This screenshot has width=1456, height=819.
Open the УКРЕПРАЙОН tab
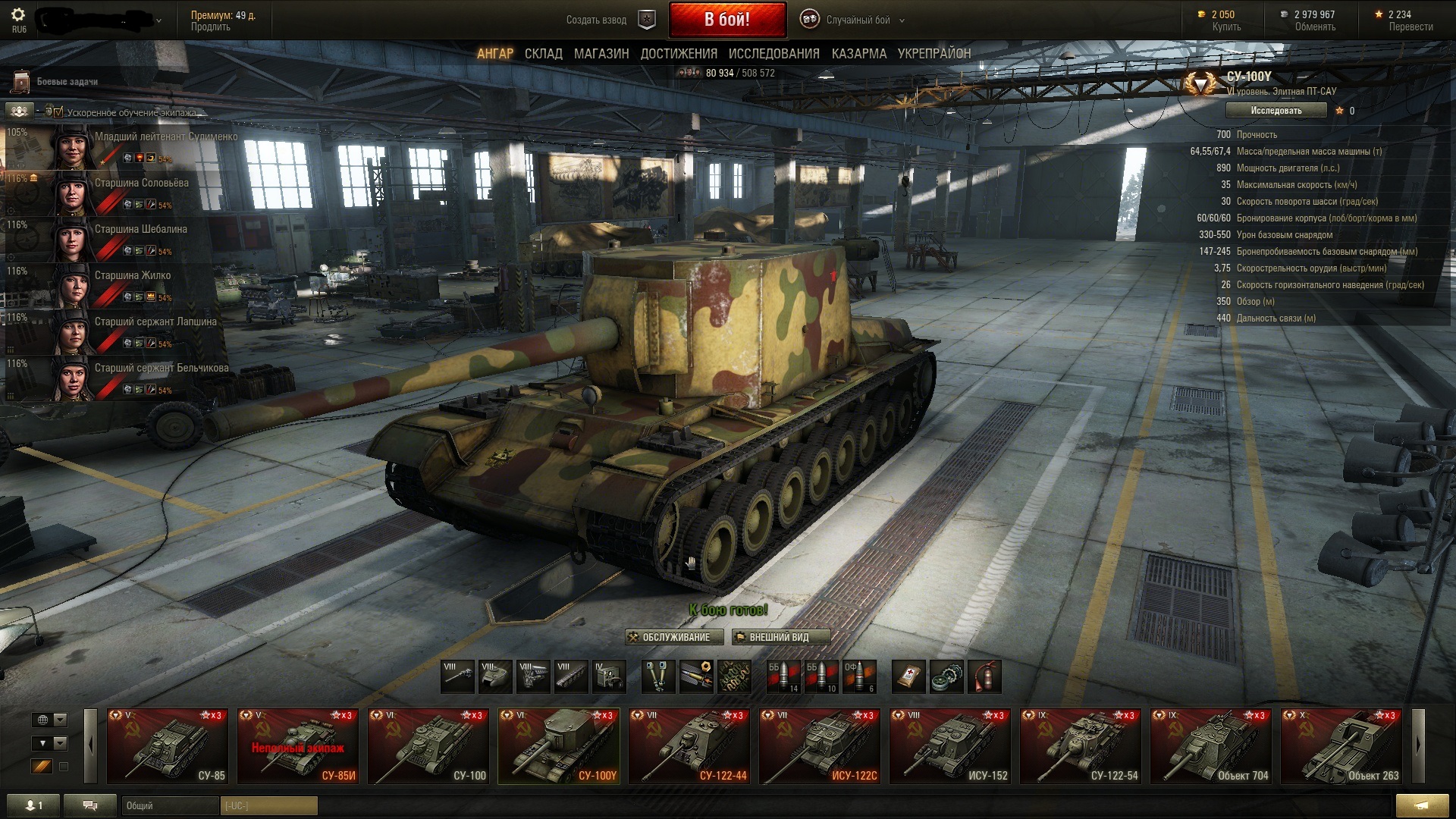click(934, 54)
